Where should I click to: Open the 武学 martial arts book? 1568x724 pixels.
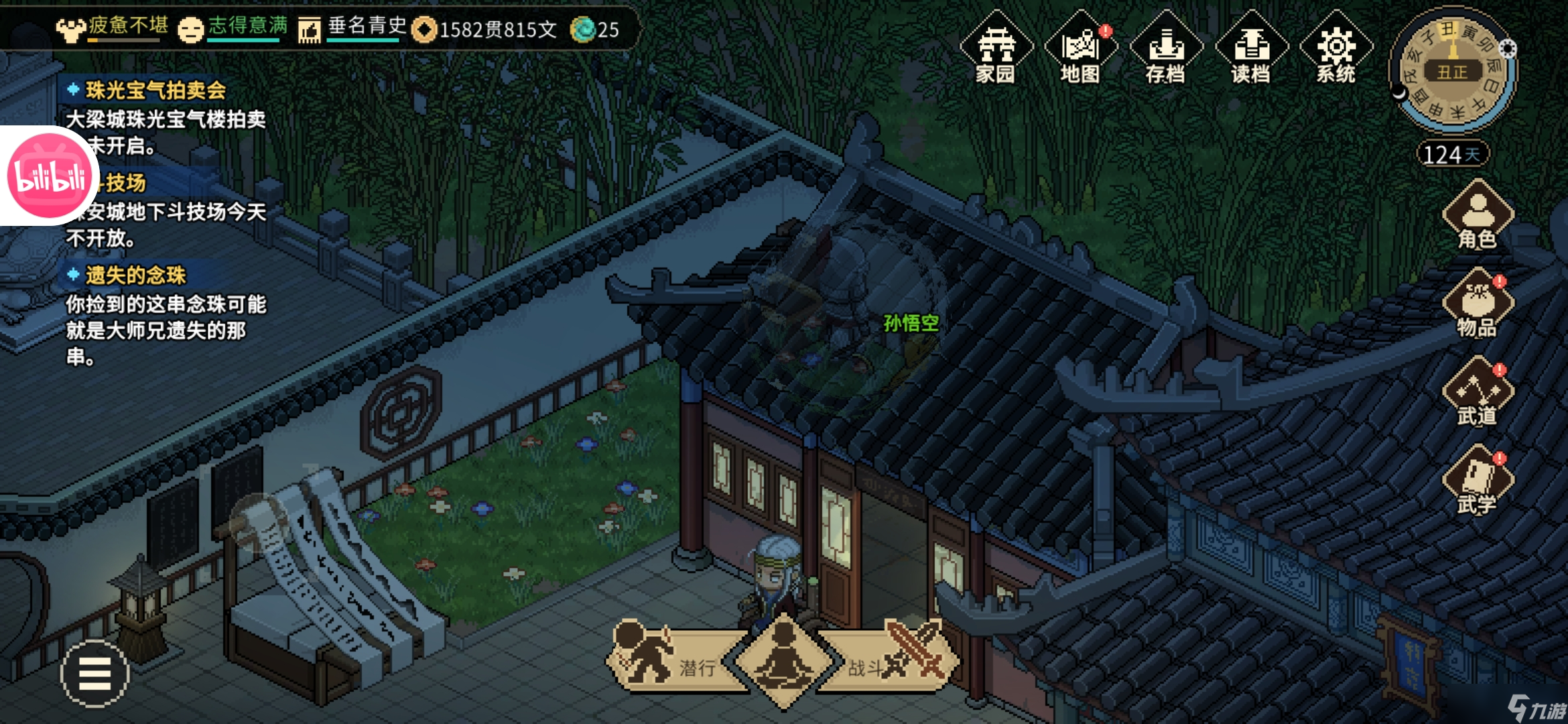[x=1478, y=481]
